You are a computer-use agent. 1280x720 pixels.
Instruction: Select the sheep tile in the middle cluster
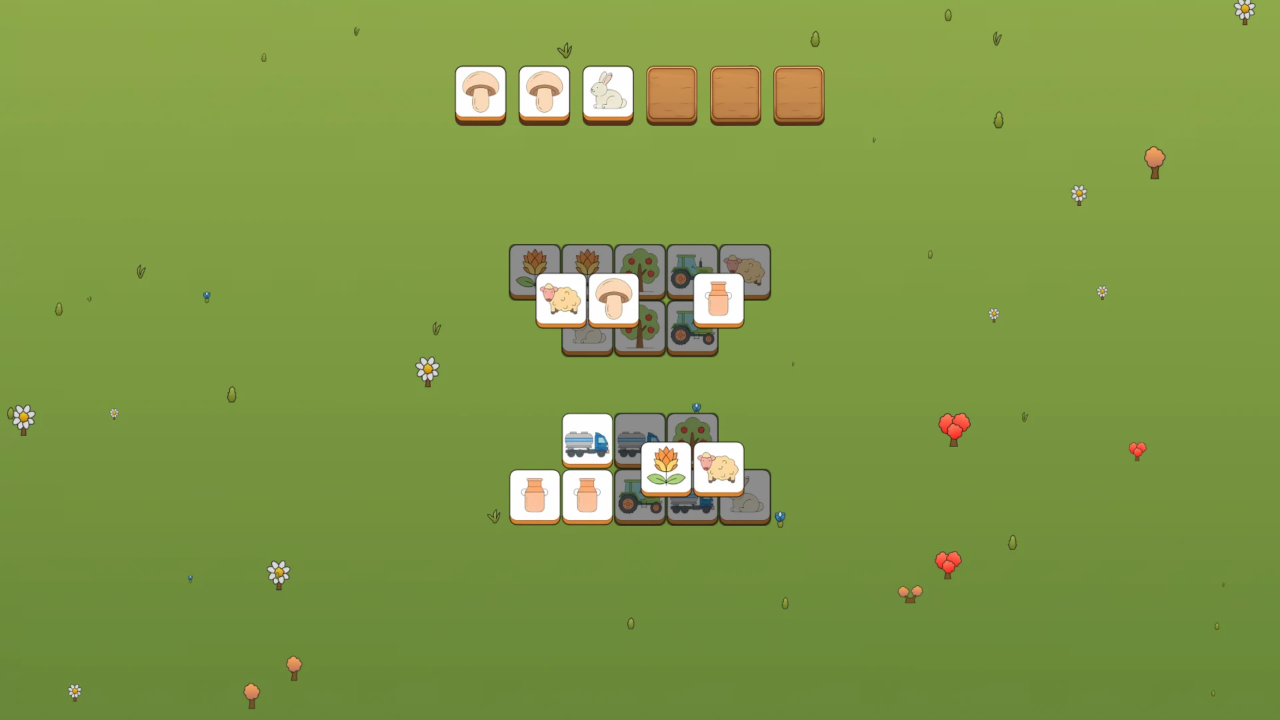[561, 299]
